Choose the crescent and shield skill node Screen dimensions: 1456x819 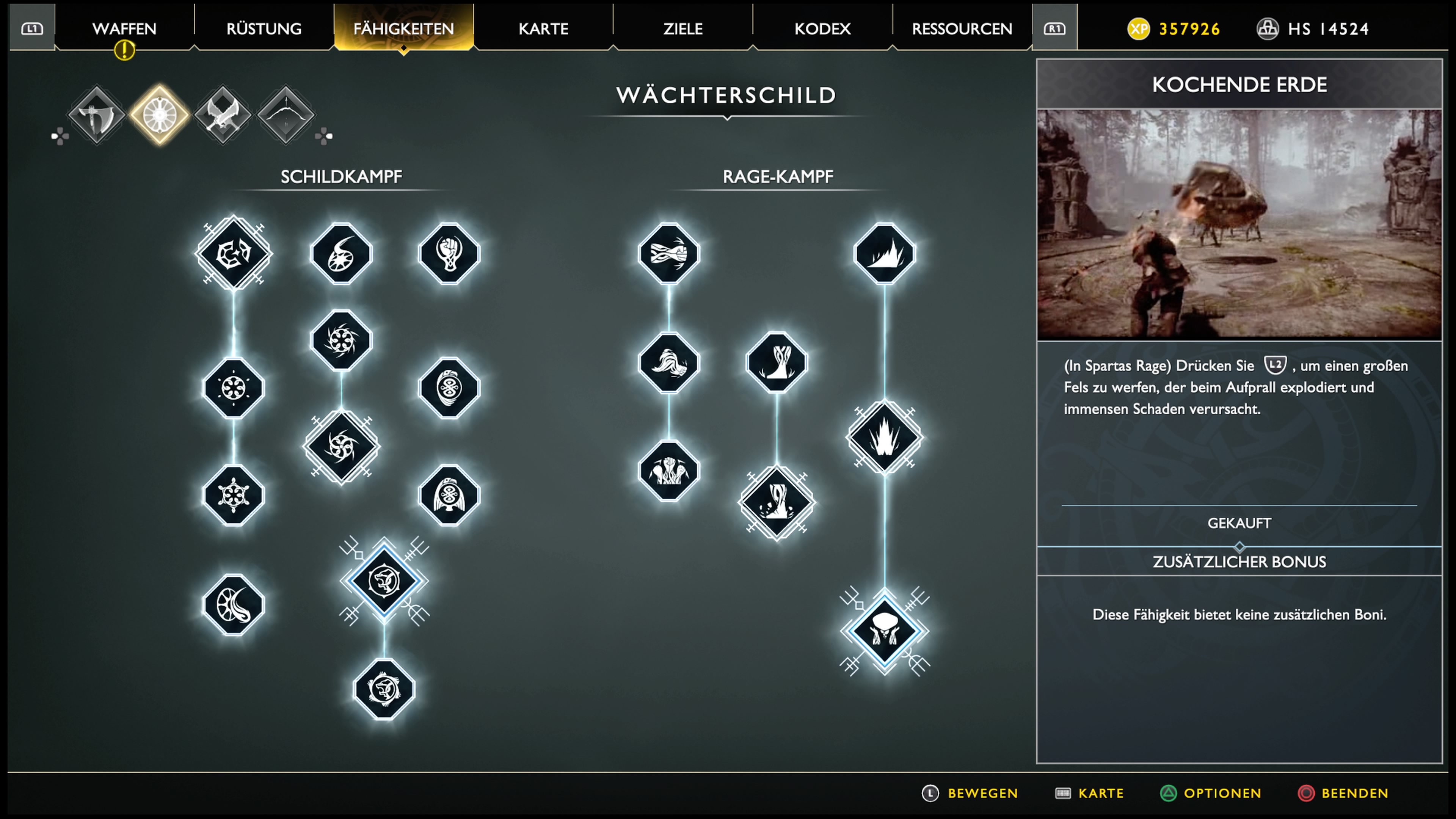pyautogui.click(x=233, y=605)
